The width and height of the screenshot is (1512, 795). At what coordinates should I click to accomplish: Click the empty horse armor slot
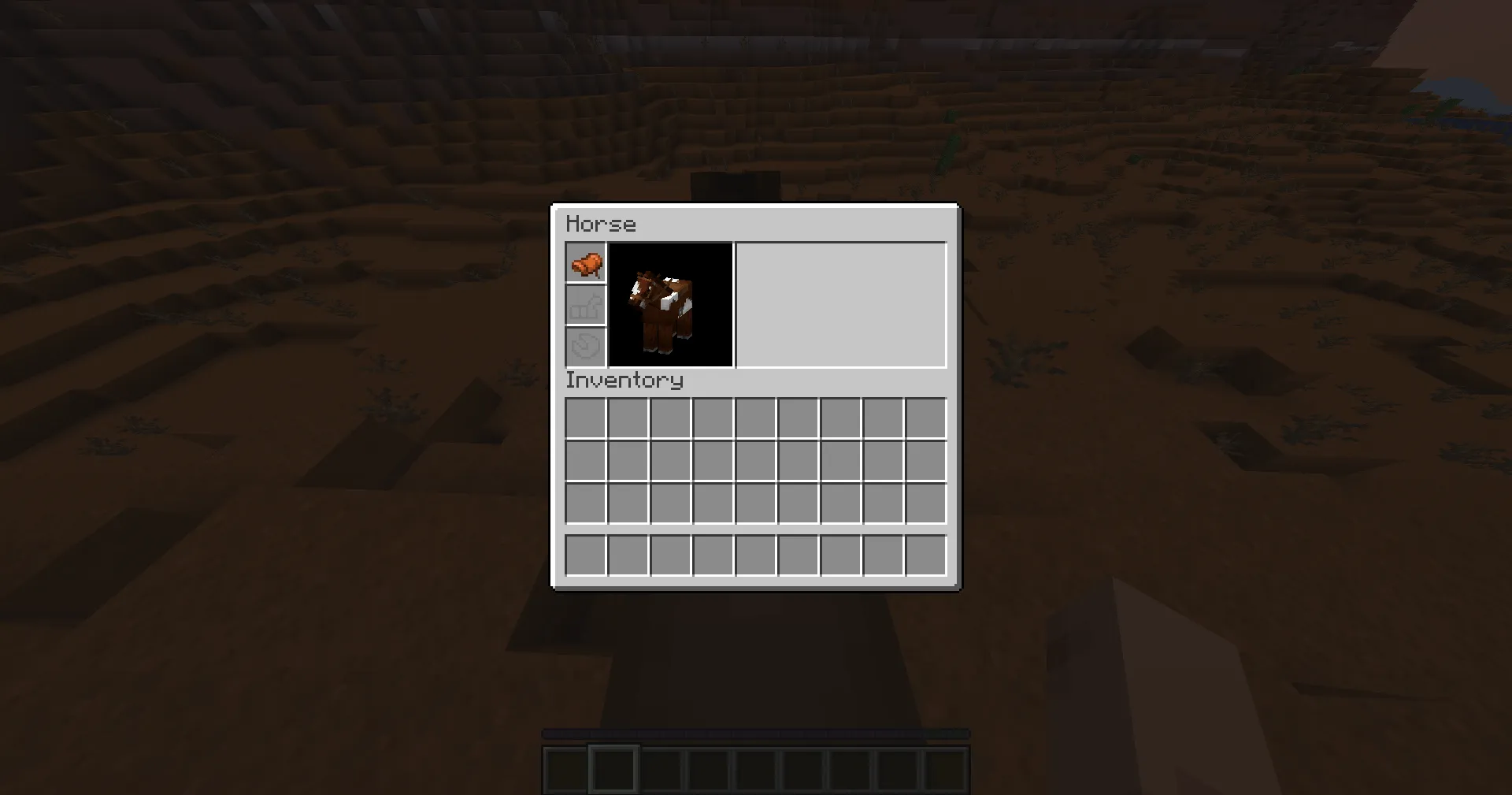tap(585, 306)
